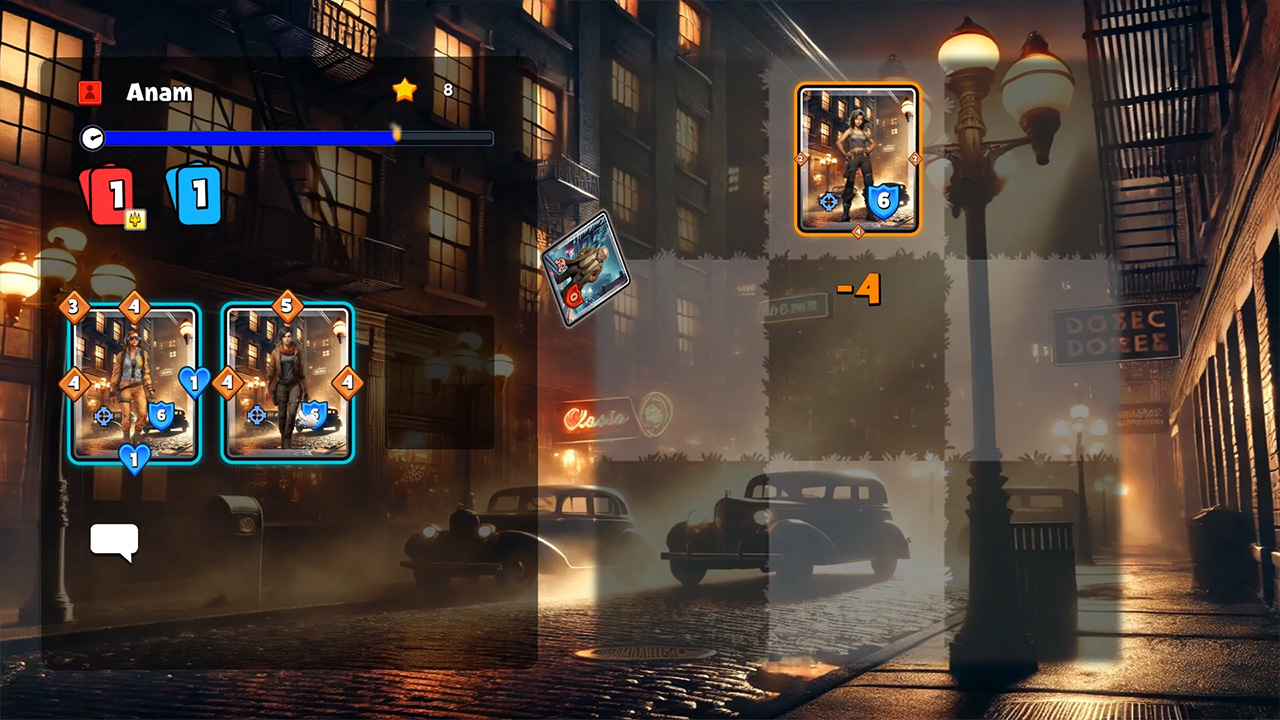Image resolution: width=1280 pixels, height=720 pixels.
Task: Click the blue turn timer bar
Action: (288, 138)
